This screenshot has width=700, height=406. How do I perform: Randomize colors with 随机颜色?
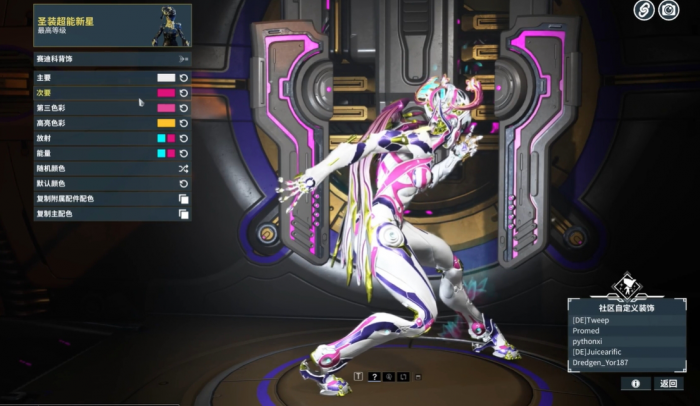(x=183, y=168)
